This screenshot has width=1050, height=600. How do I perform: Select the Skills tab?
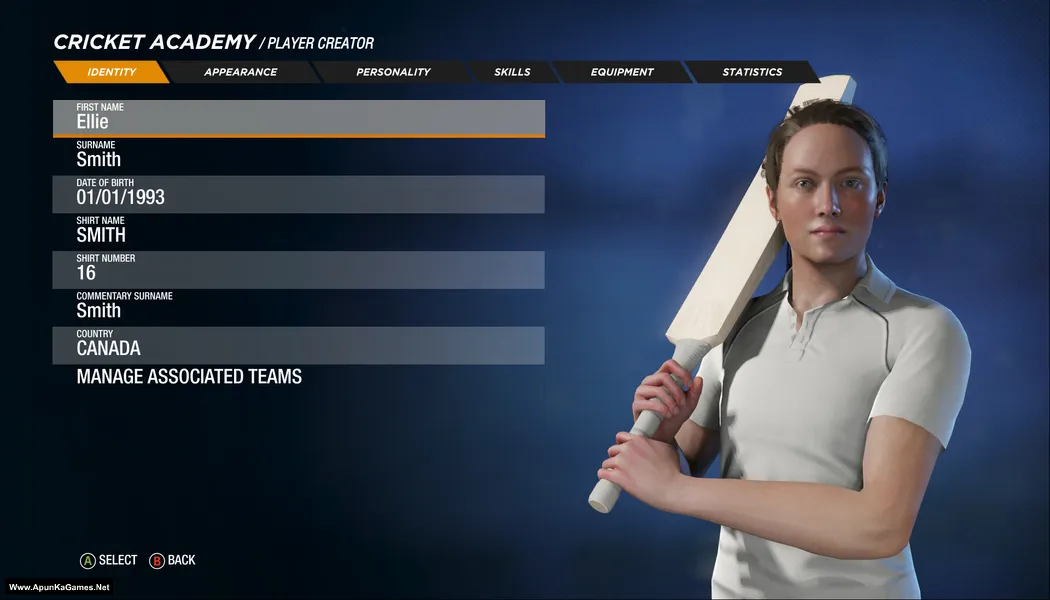[512, 72]
